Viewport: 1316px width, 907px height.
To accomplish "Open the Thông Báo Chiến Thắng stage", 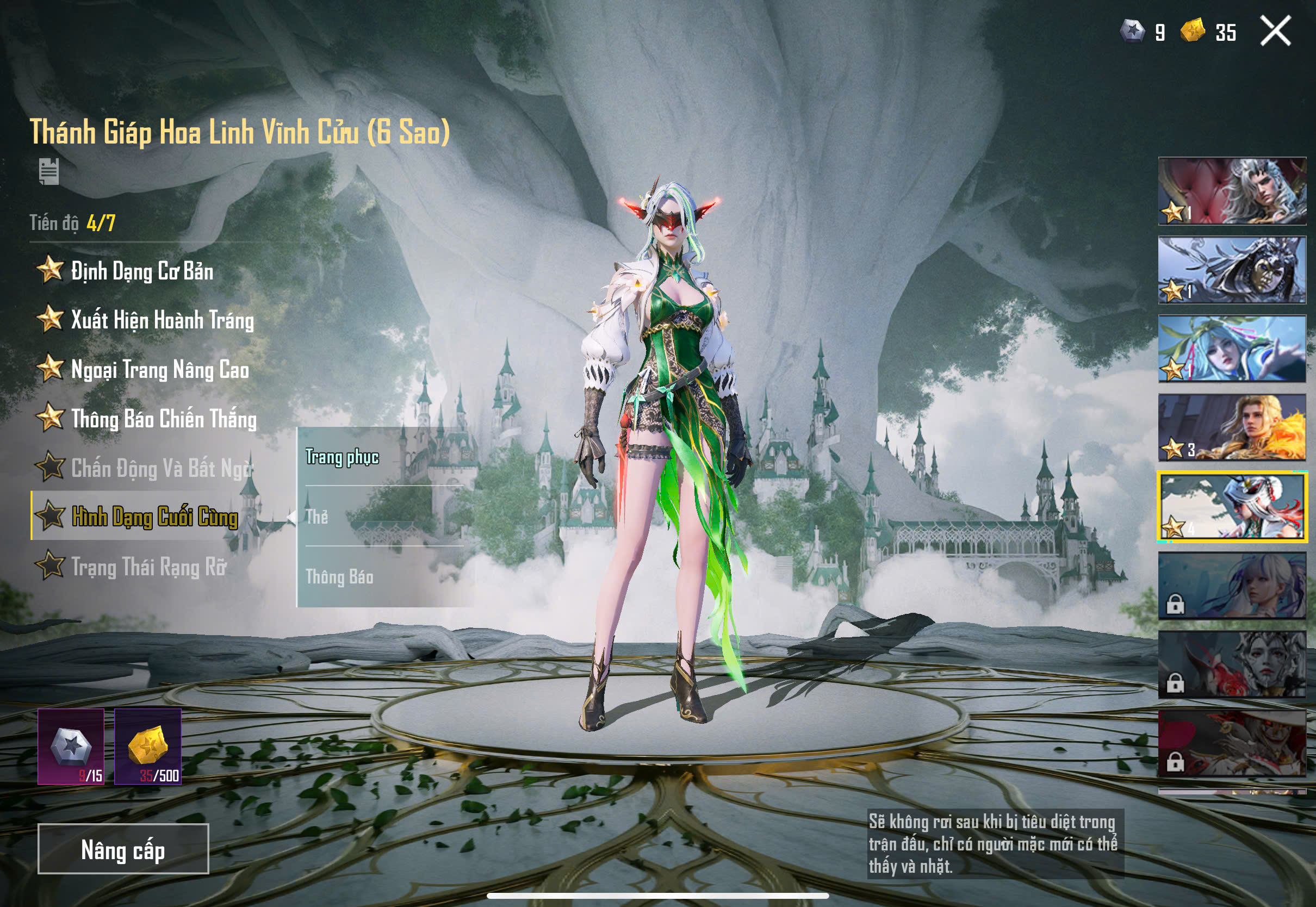I will click(164, 419).
